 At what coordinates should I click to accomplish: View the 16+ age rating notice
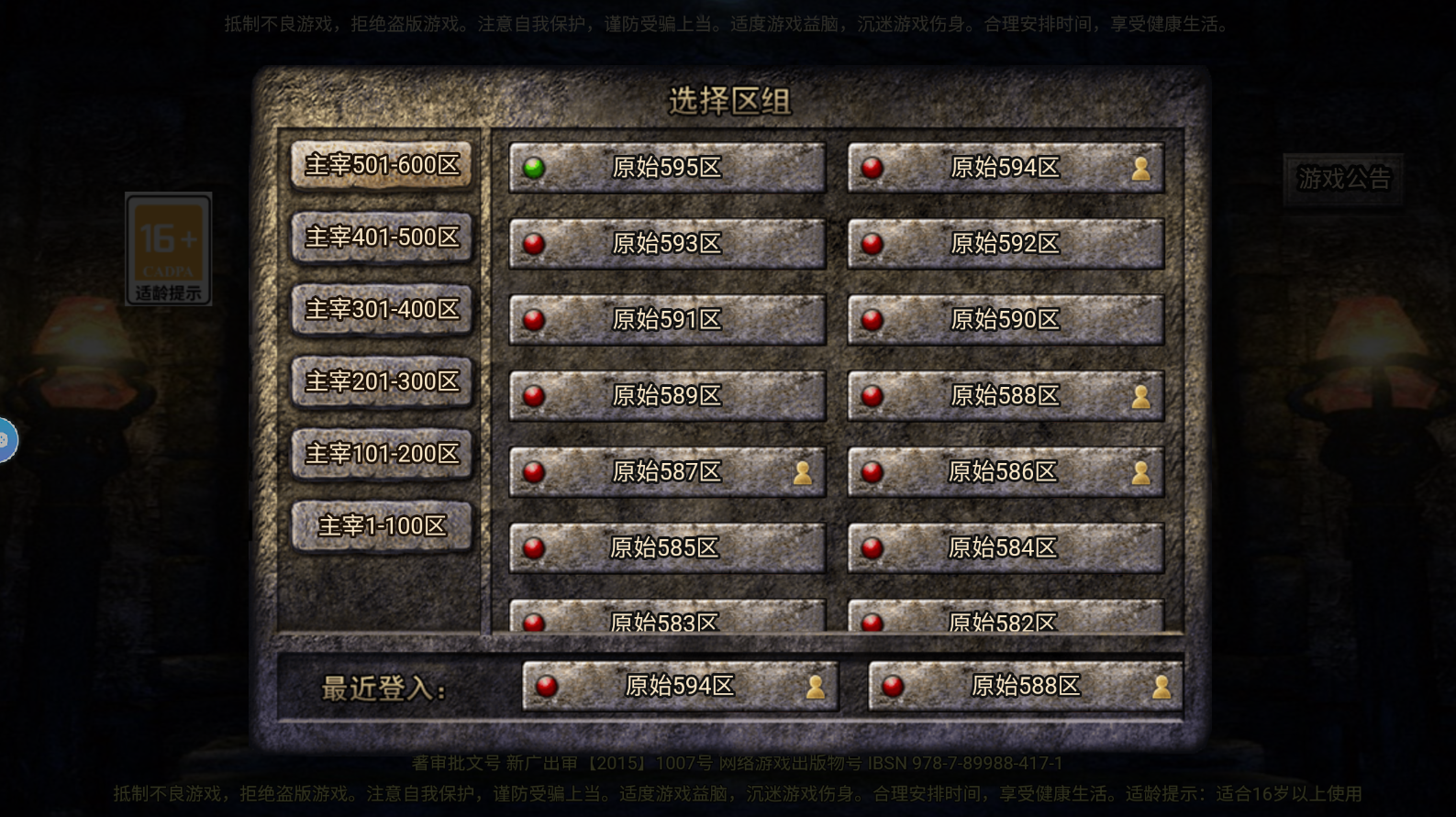169,249
